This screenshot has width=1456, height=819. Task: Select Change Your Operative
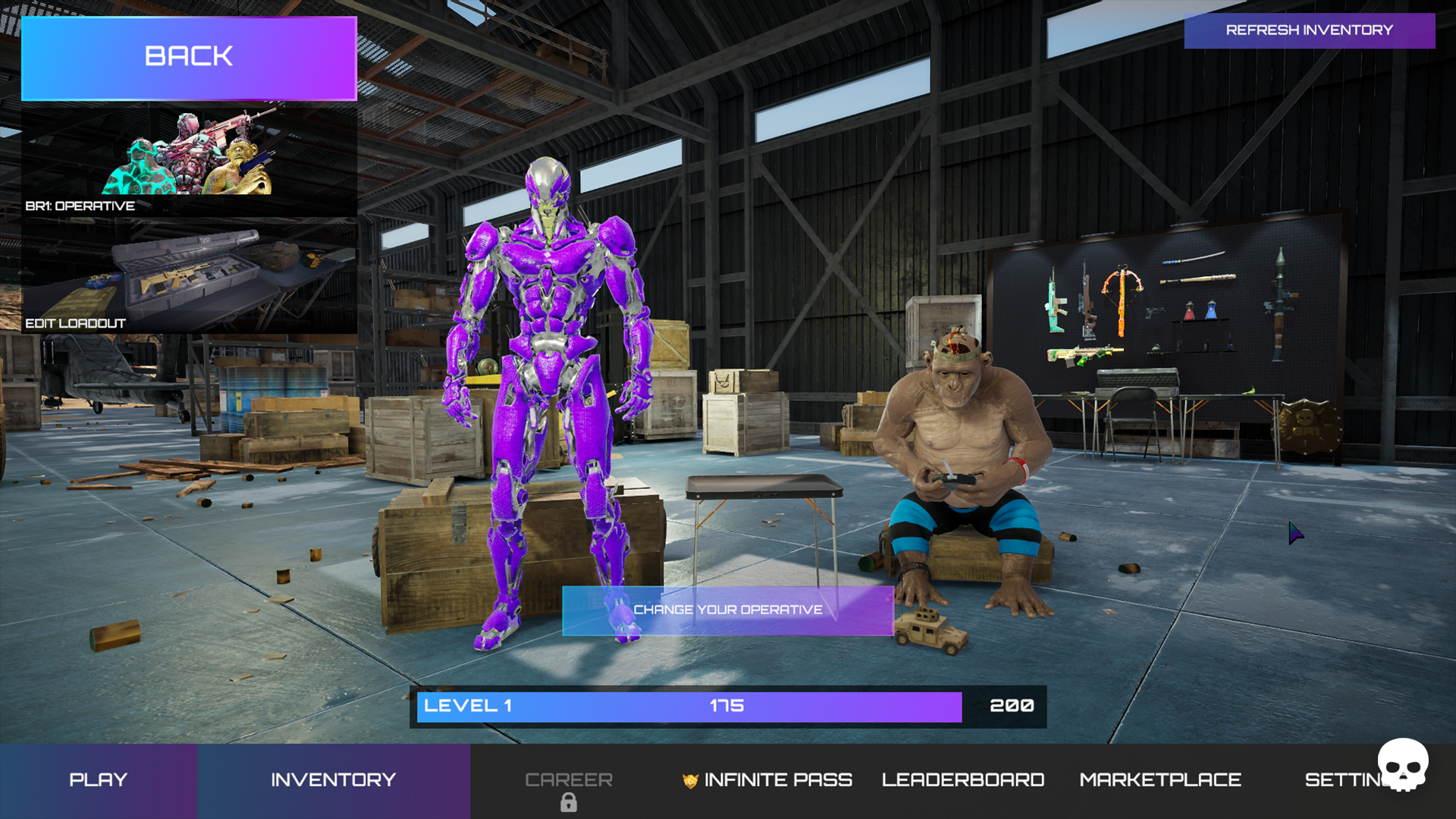point(728,609)
